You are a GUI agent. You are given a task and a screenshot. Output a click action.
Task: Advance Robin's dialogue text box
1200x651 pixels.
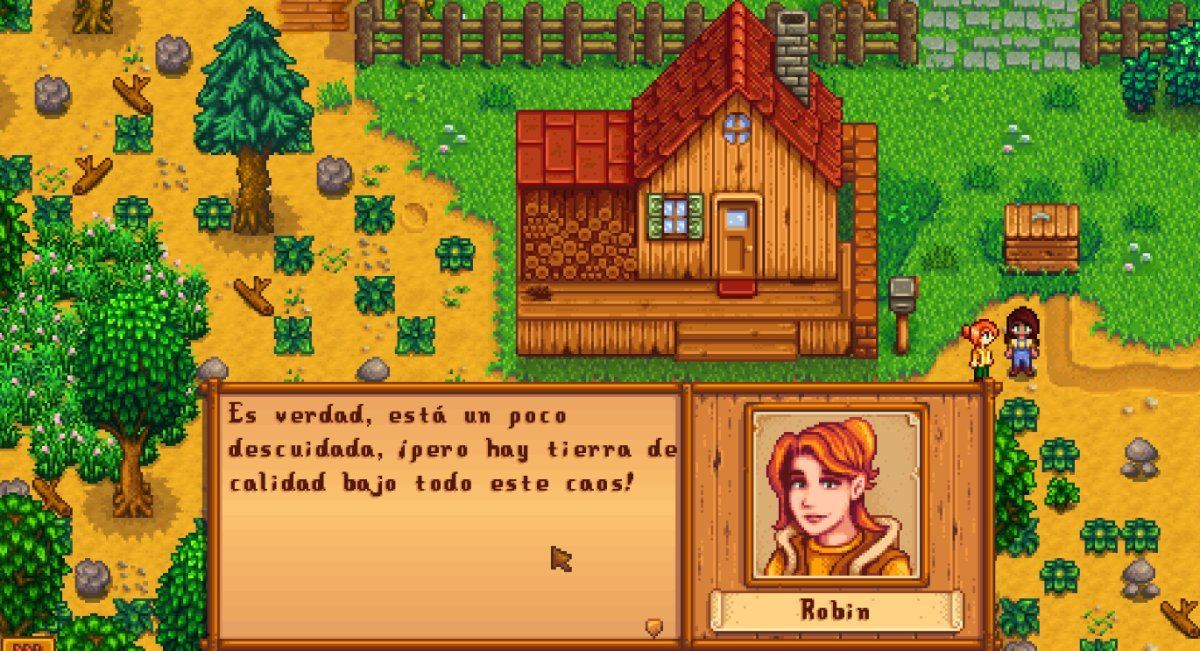[445, 510]
